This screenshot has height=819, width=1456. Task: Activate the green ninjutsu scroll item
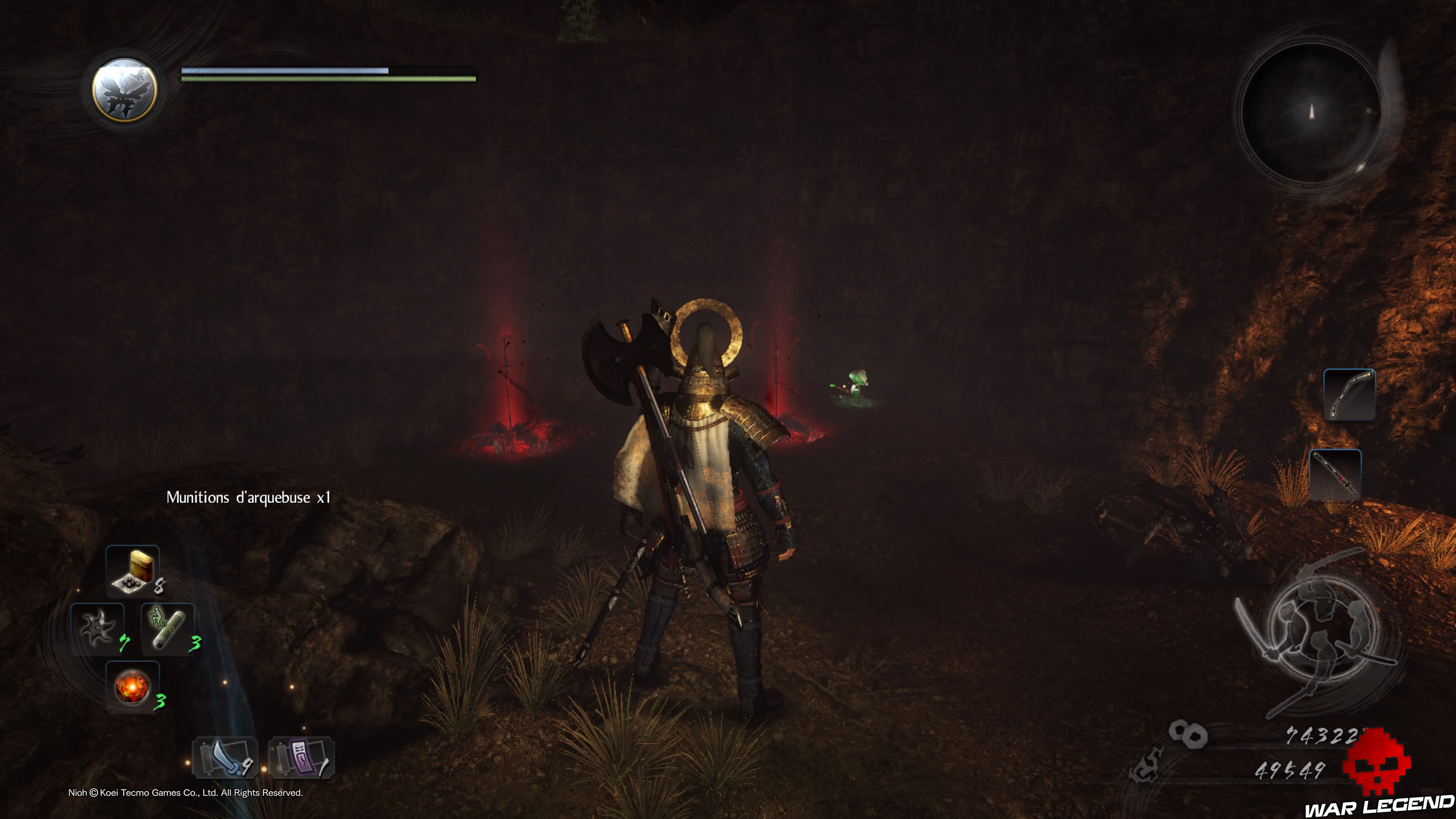coord(168,629)
